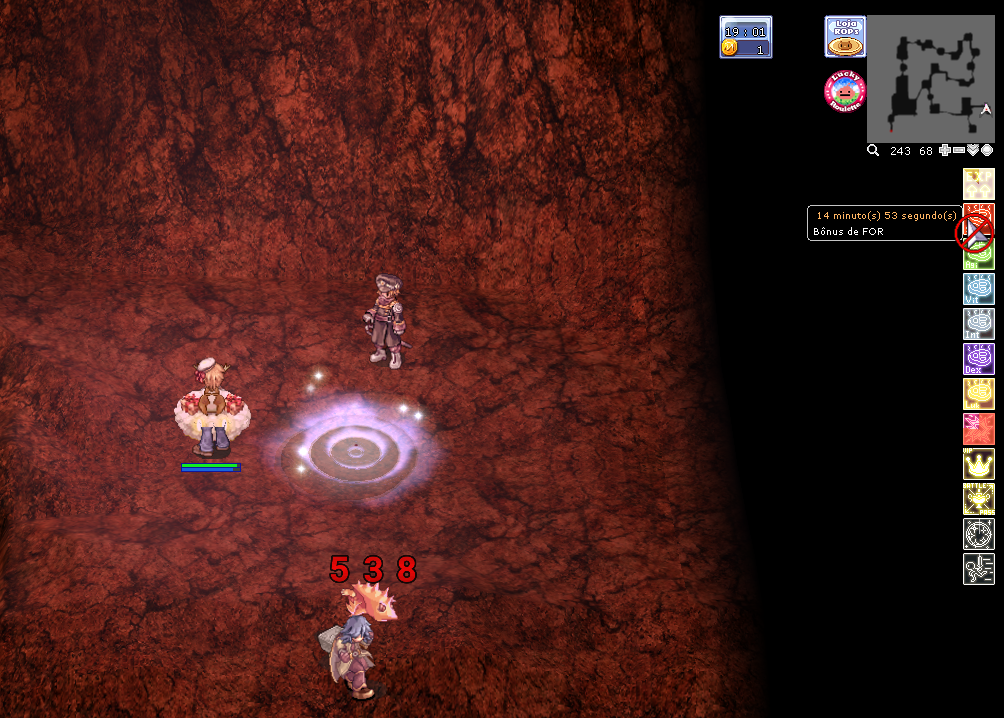Click the minimap
This screenshot has width=1004, height=718.
pyautogui.click(x=930, y=78)
